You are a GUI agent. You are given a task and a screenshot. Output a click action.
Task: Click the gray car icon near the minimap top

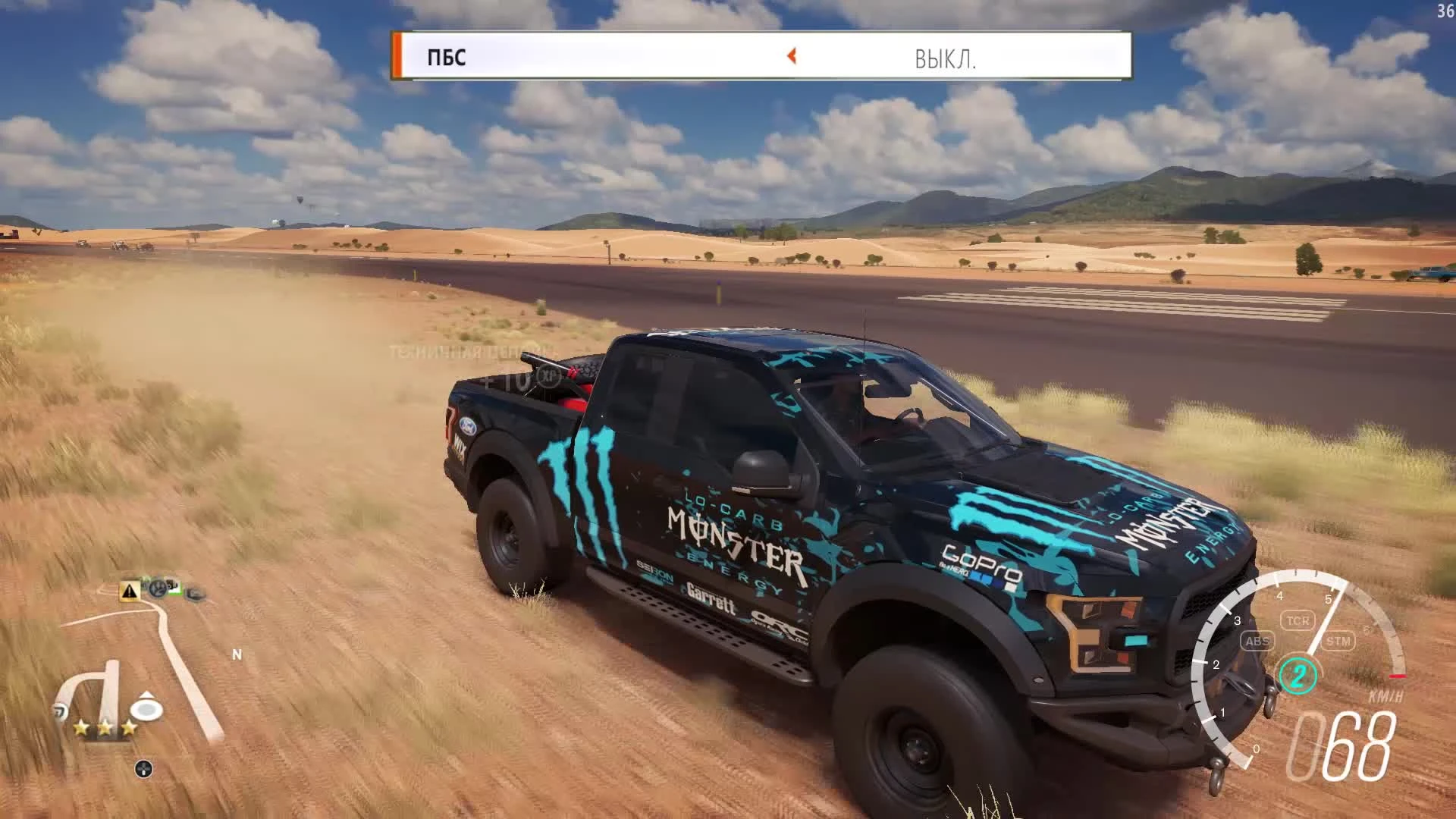tap(194, 593)
